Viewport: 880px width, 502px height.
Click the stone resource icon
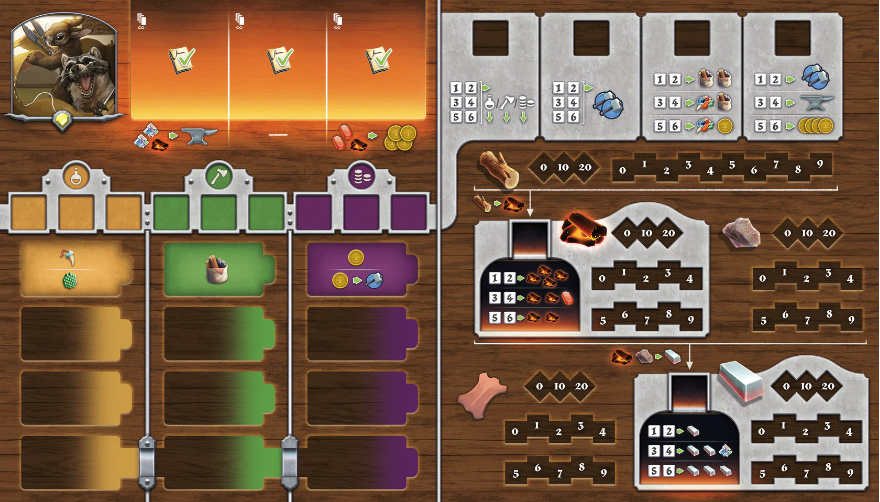pyautogui.click(x=741, y=231)
